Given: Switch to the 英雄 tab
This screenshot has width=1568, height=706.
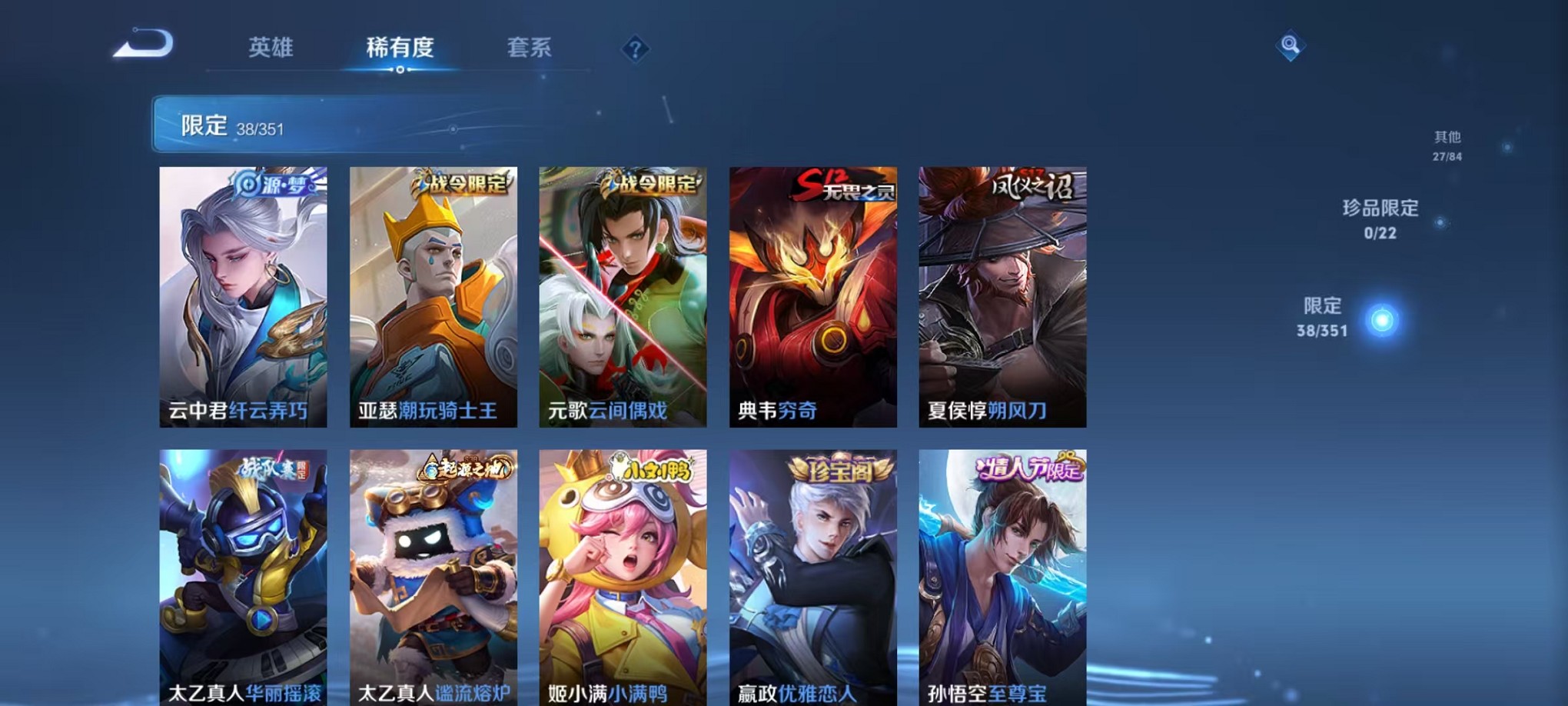Looking at the screenshot, I should click(270, 48).
